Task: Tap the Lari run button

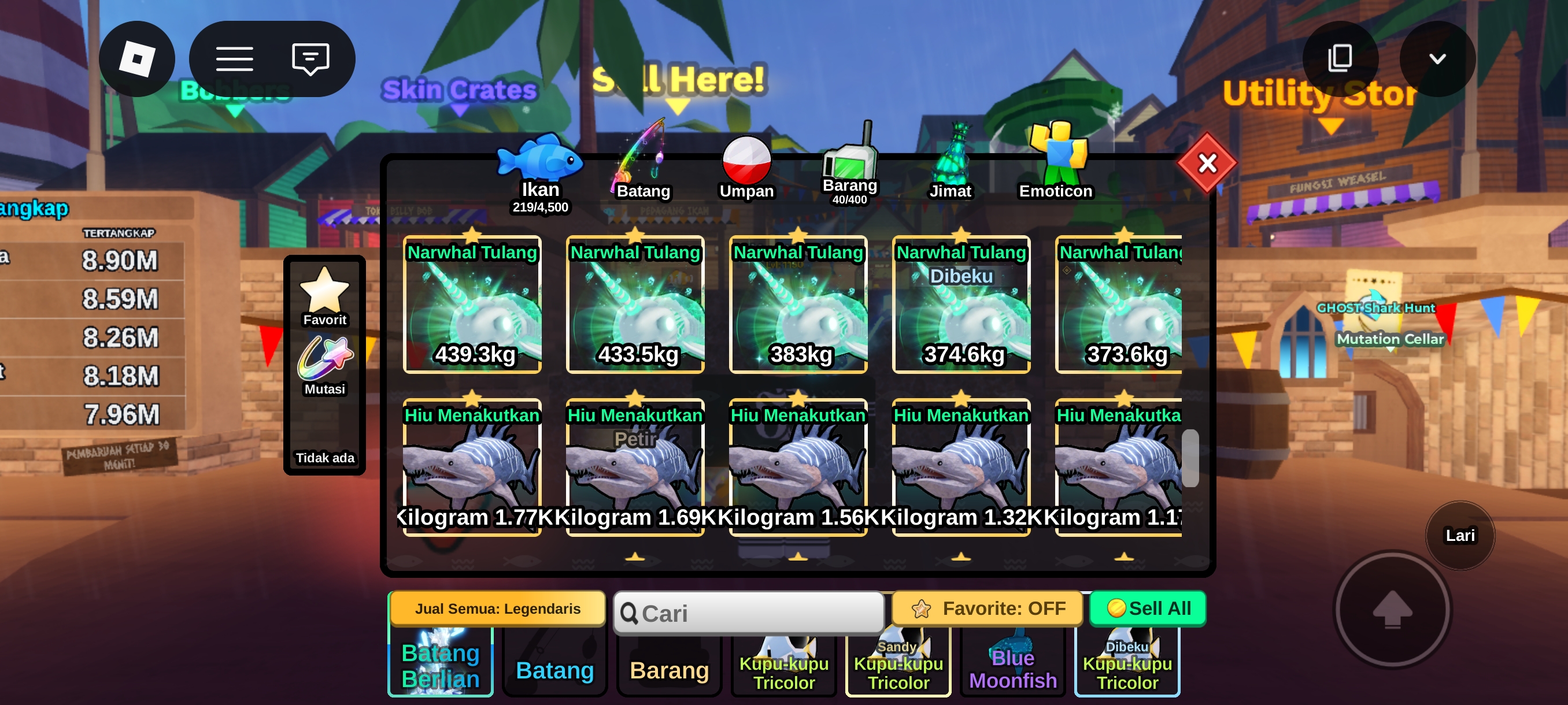Action: [1460, 535]
